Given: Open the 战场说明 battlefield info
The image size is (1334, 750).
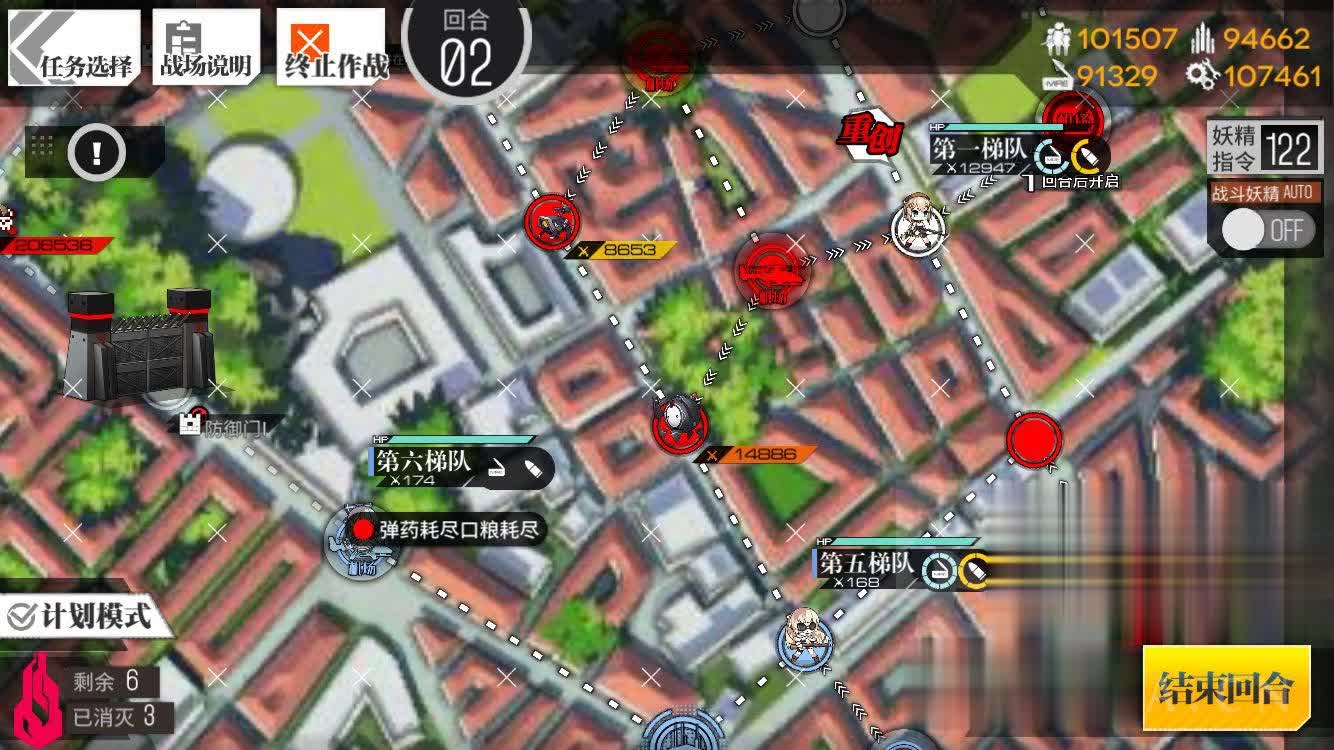Looking at the screenshot, I should point(205,48).
